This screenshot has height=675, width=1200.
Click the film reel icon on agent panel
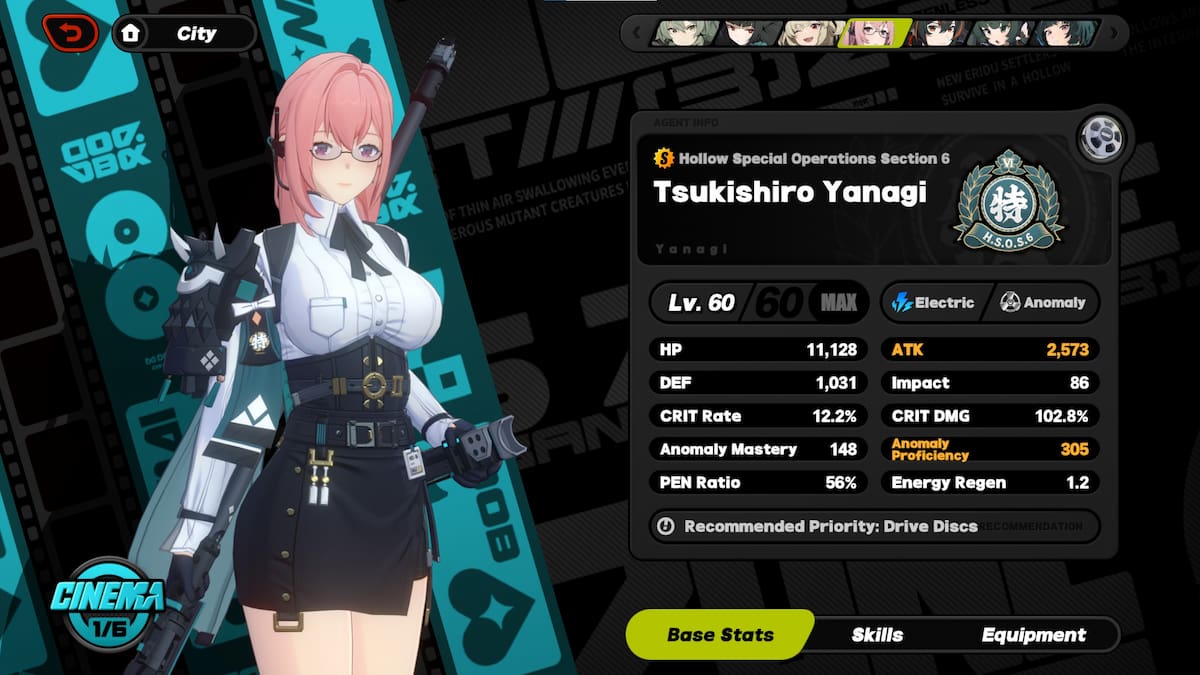[x=1099, y=138]
